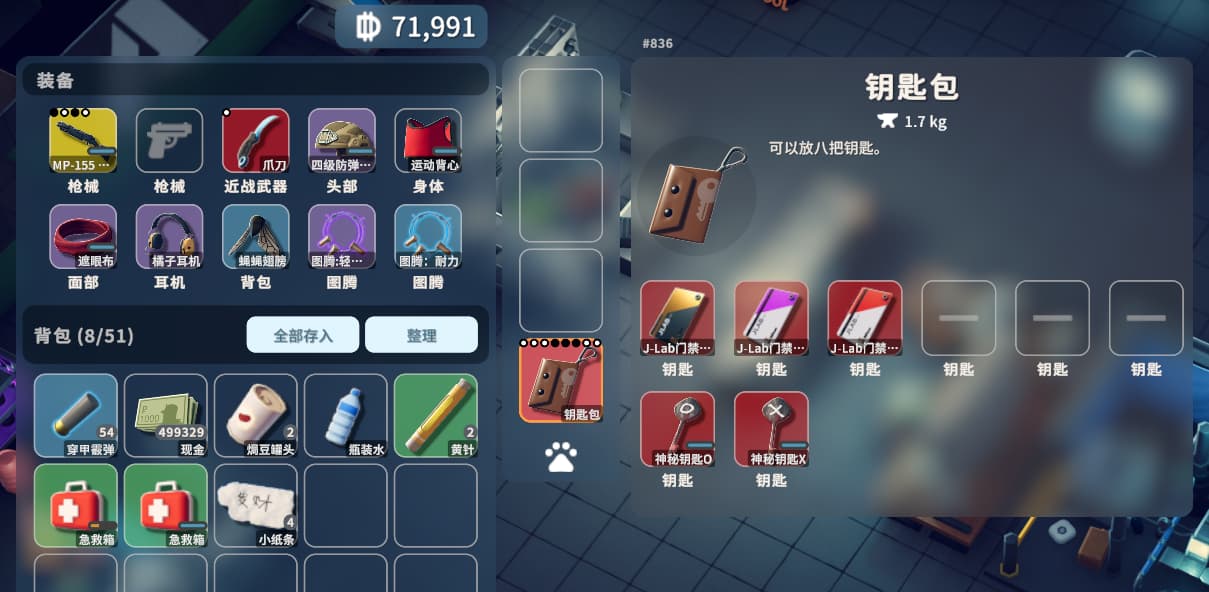Choose the purple J-Lab keycard
Image resolution: width=1209 pixels, height=592 pixels.
tap(771, 318)
